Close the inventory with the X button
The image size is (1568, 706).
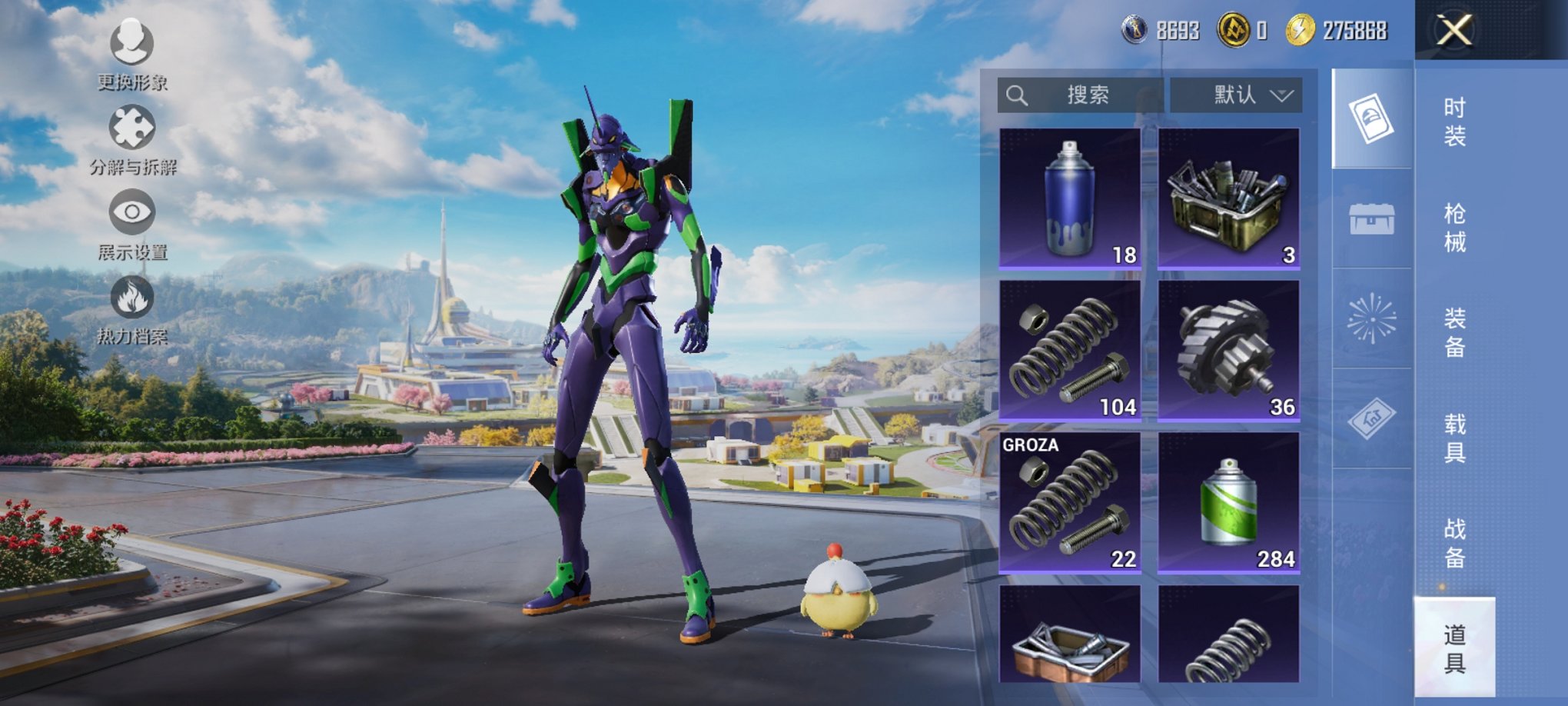pyautogui.click(x=1454, y=31)
